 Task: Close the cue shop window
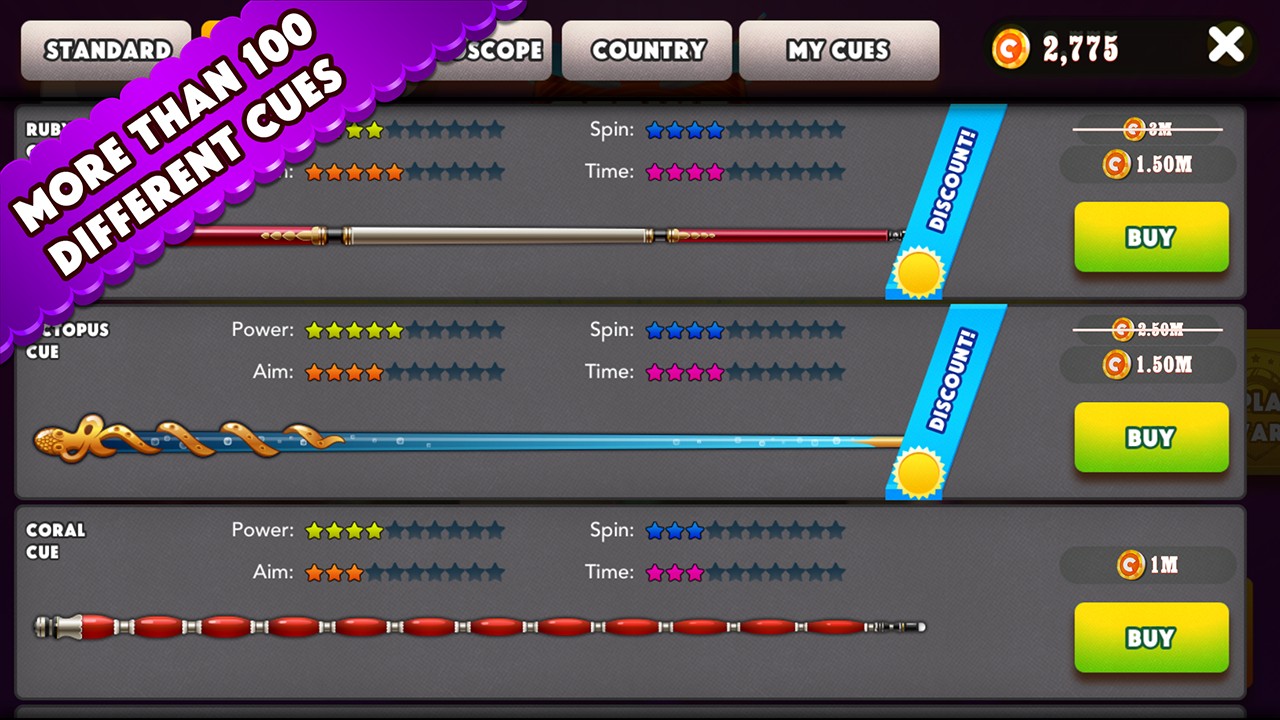point(1226,46)
